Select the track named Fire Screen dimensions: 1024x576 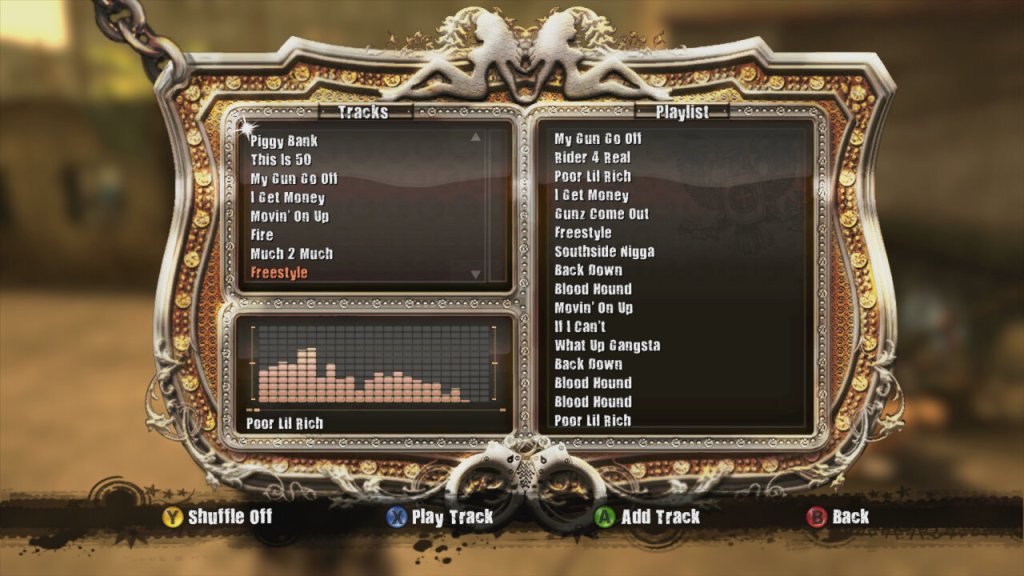click(262, 235)
